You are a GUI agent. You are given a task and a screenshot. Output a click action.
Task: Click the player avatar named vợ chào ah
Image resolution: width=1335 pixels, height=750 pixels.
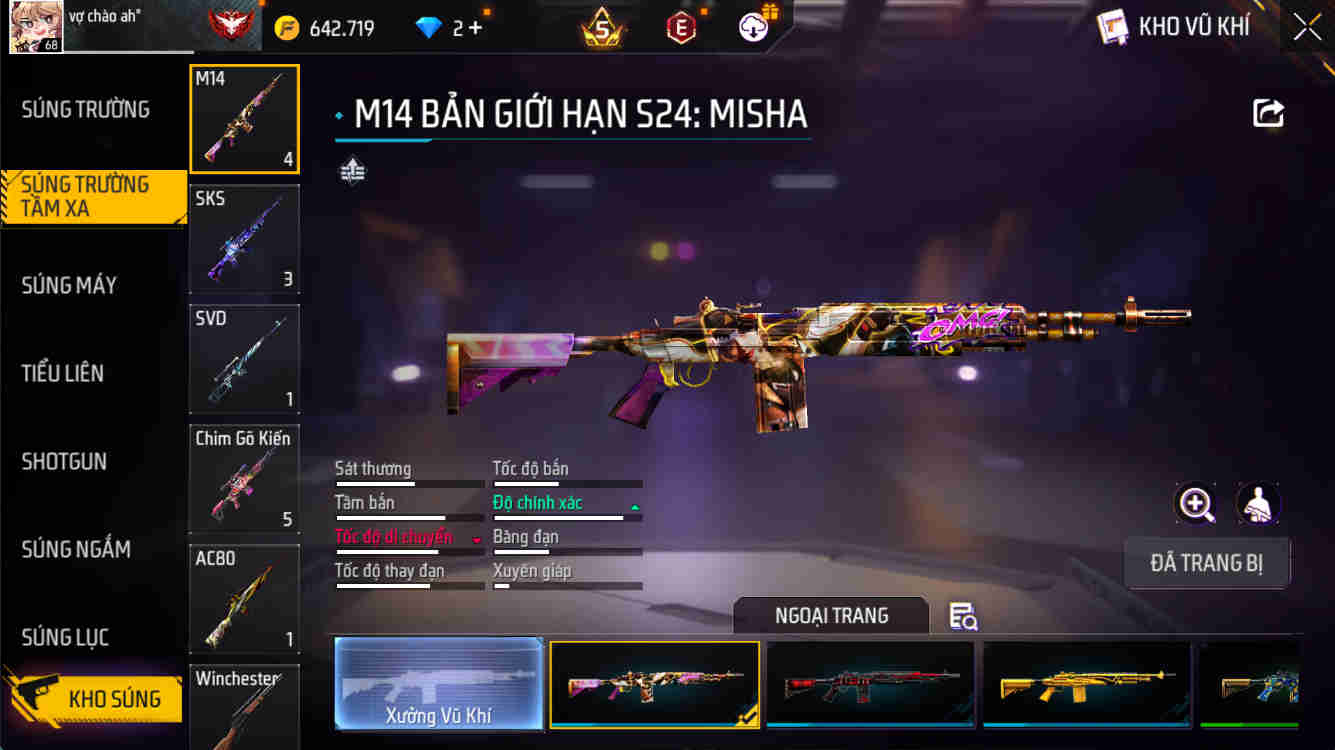(35, 25)
